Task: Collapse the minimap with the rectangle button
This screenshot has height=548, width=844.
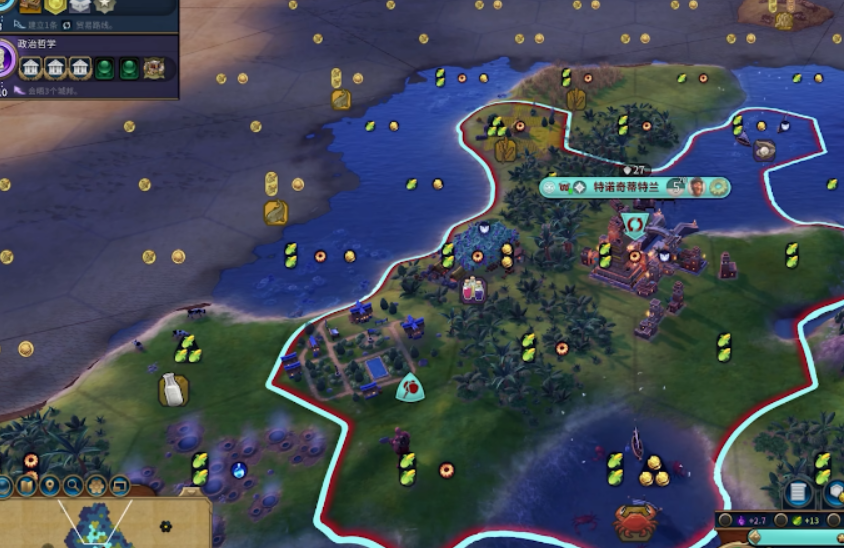Action: pos(120,487)
